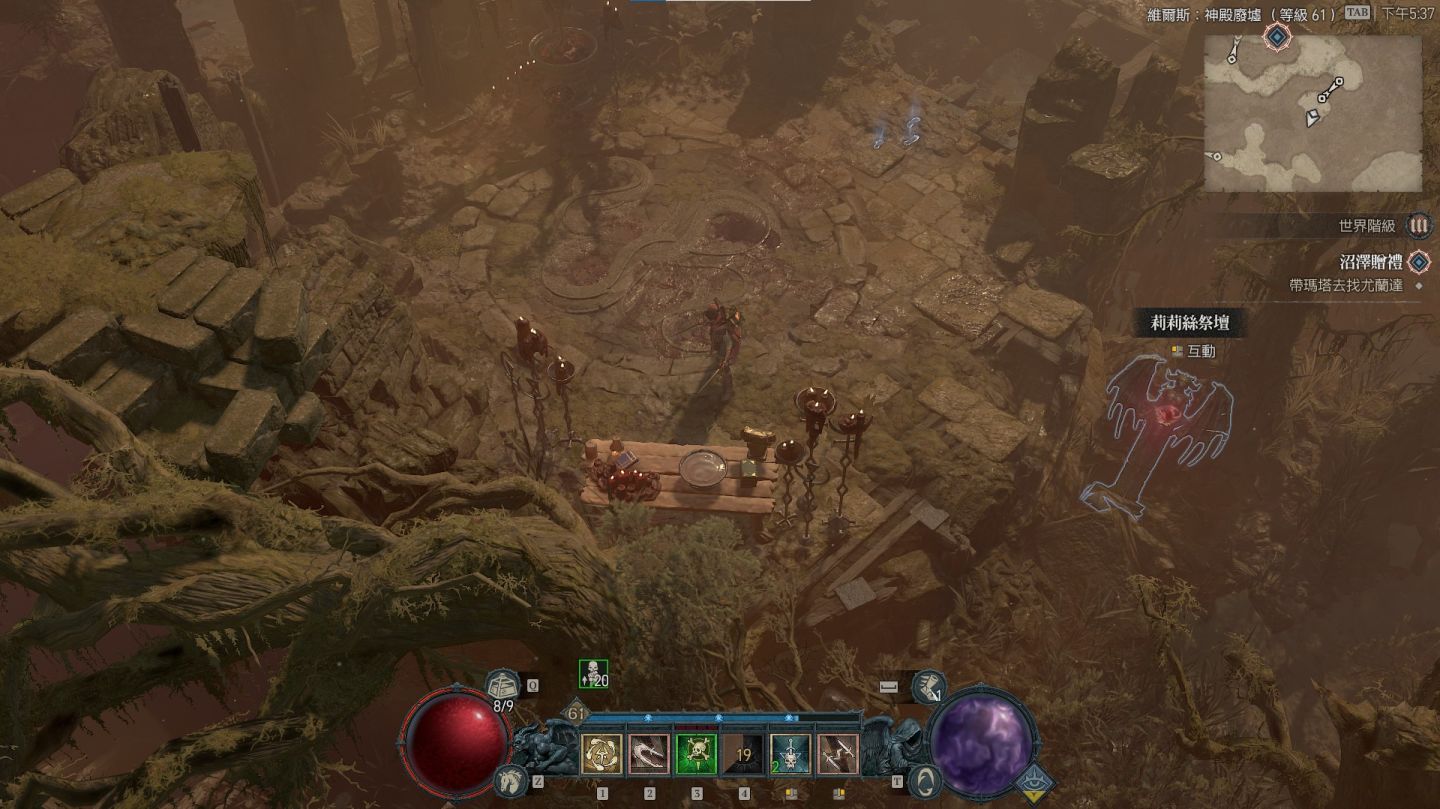Activate the skull and dagger skill
Image resolution: width=1440 pixels, height=809 pixels.
(x=790, y=754)
